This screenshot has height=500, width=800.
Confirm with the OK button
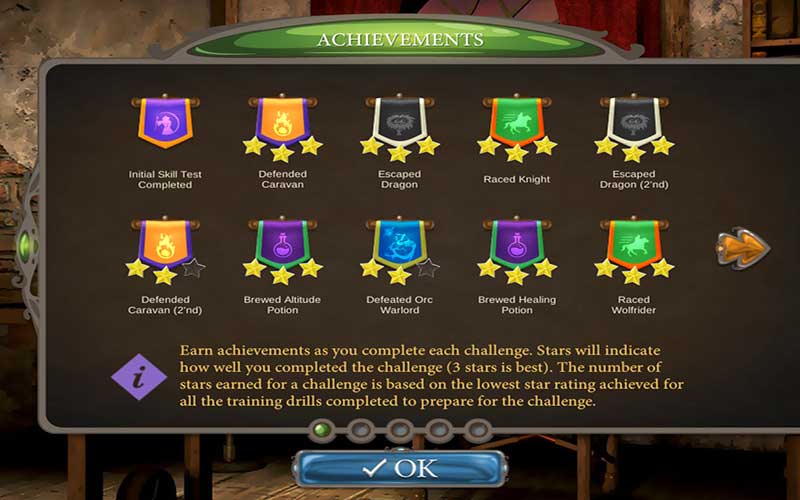point(400,468)
